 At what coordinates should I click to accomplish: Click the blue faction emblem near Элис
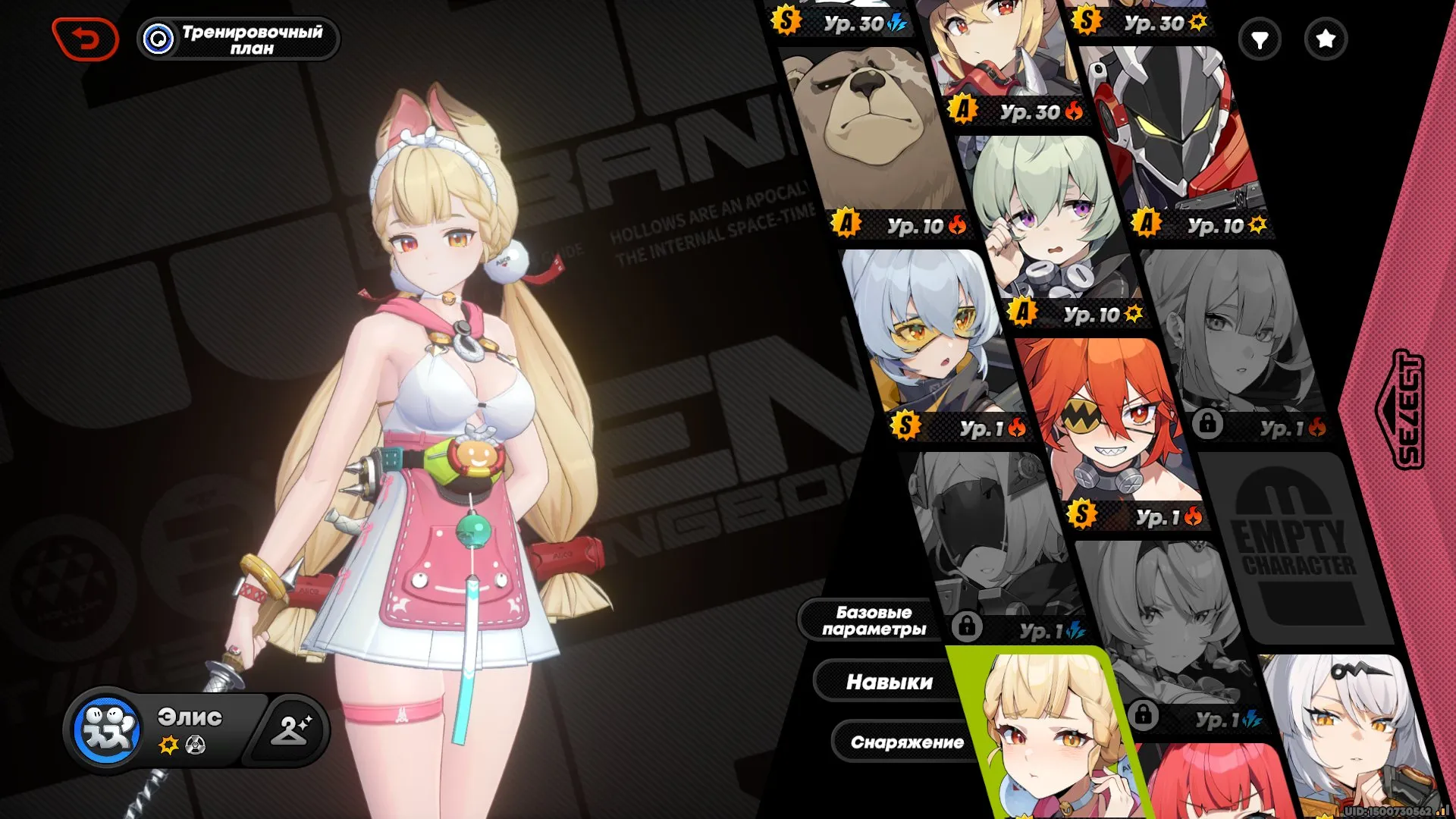[x=108, y=730]
